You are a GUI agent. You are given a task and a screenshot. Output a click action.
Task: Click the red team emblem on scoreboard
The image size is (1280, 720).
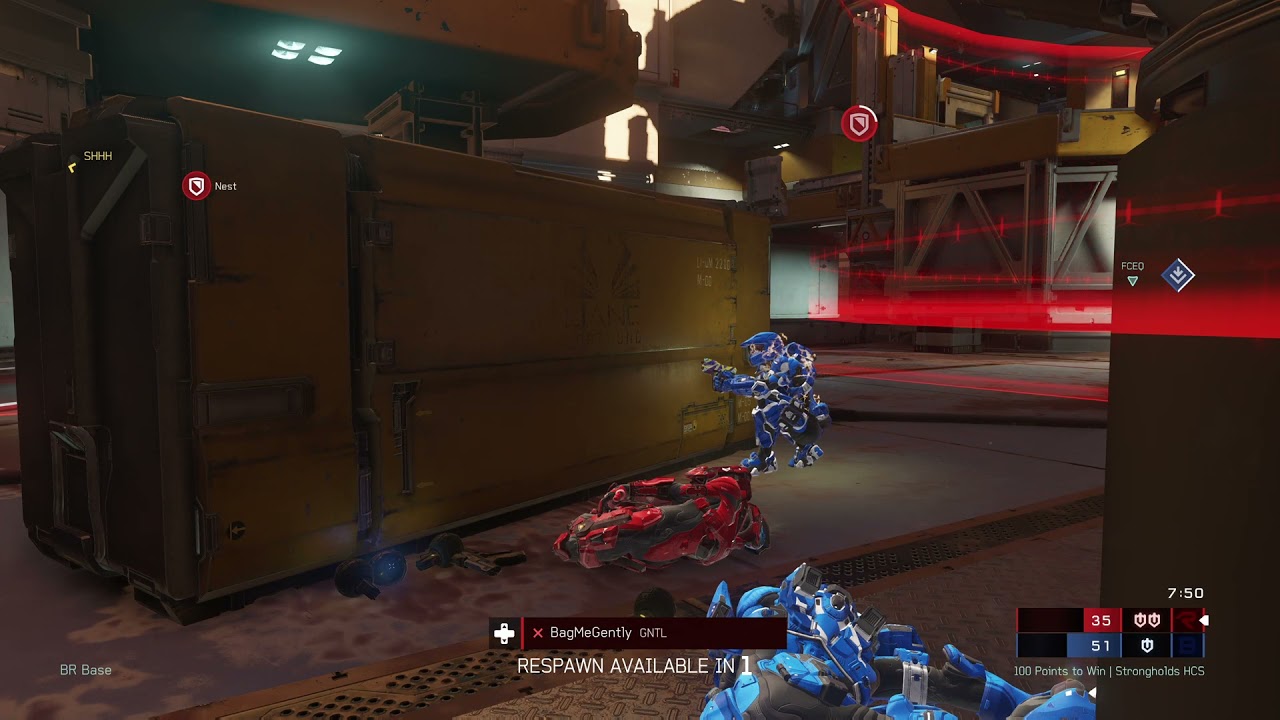[1187, 621]
